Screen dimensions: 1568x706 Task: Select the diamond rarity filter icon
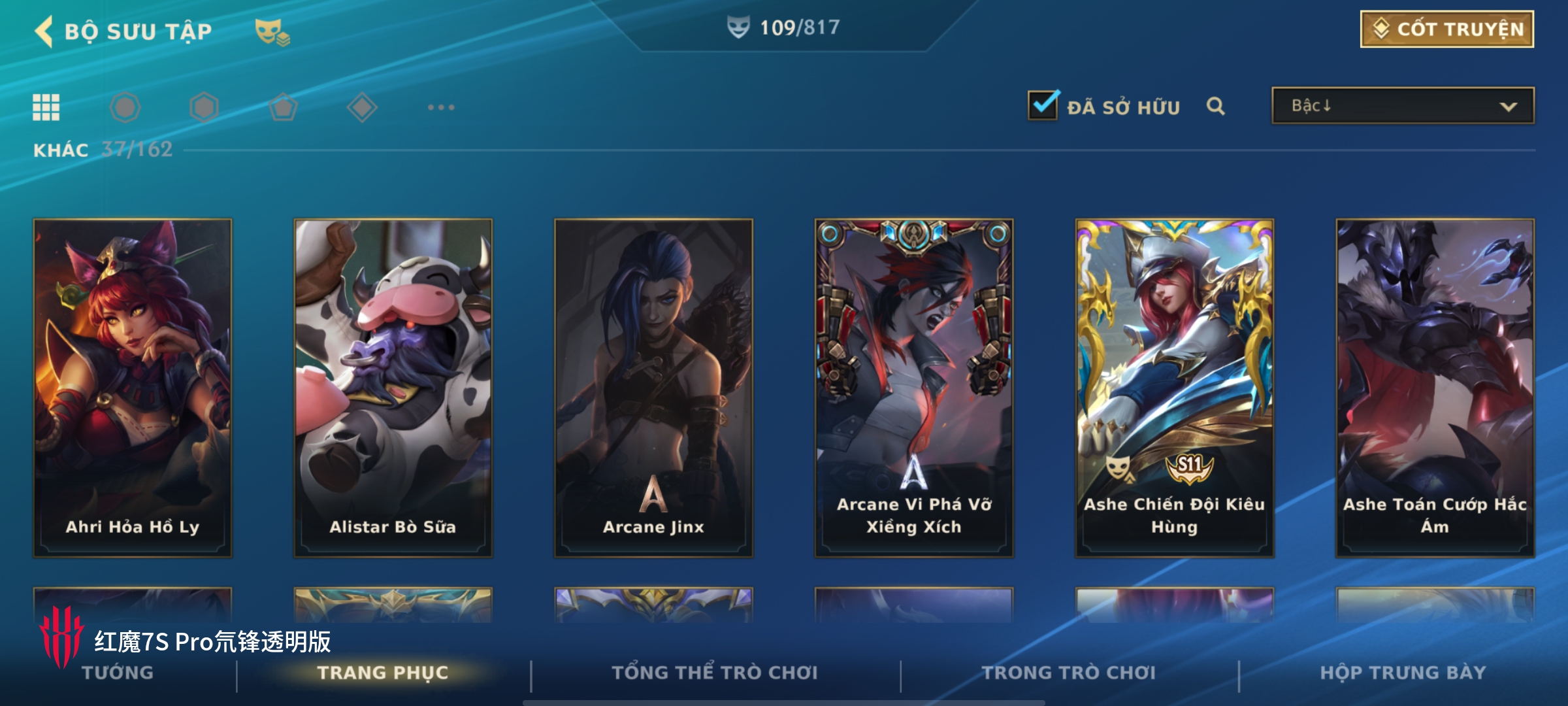coord(362,107)
